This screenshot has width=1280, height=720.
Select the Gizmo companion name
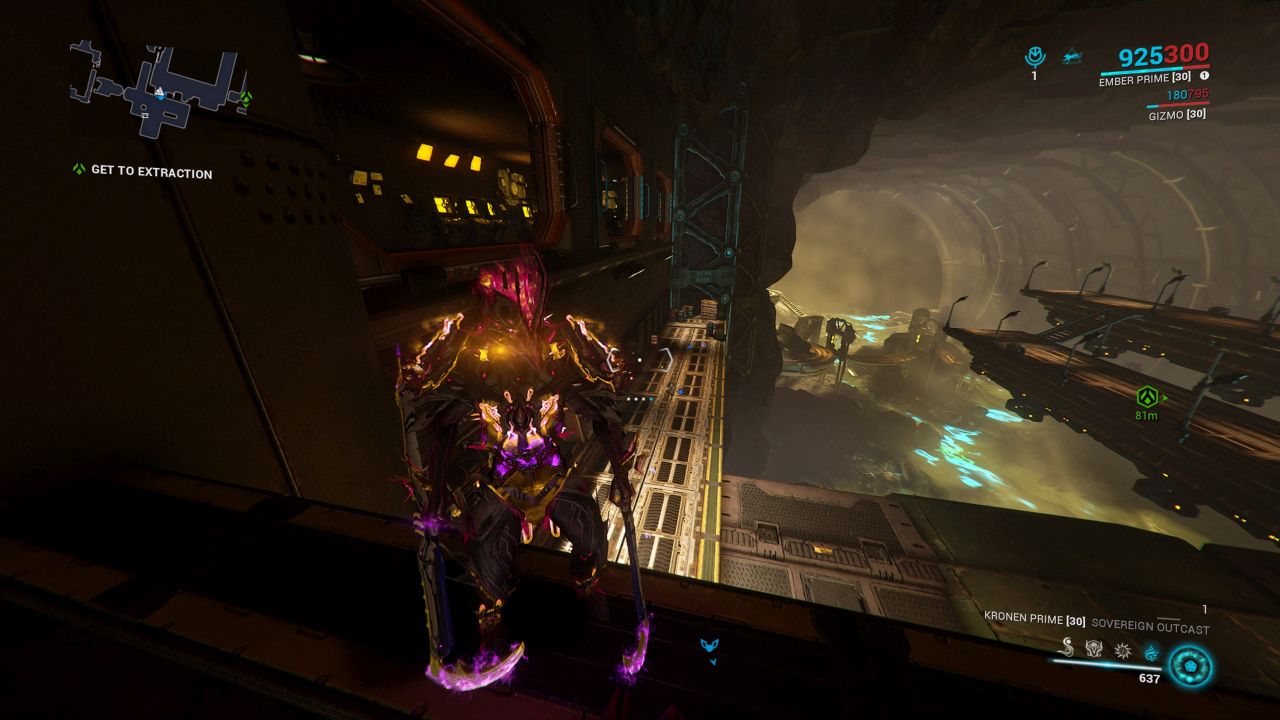[x=1176, y=114]
